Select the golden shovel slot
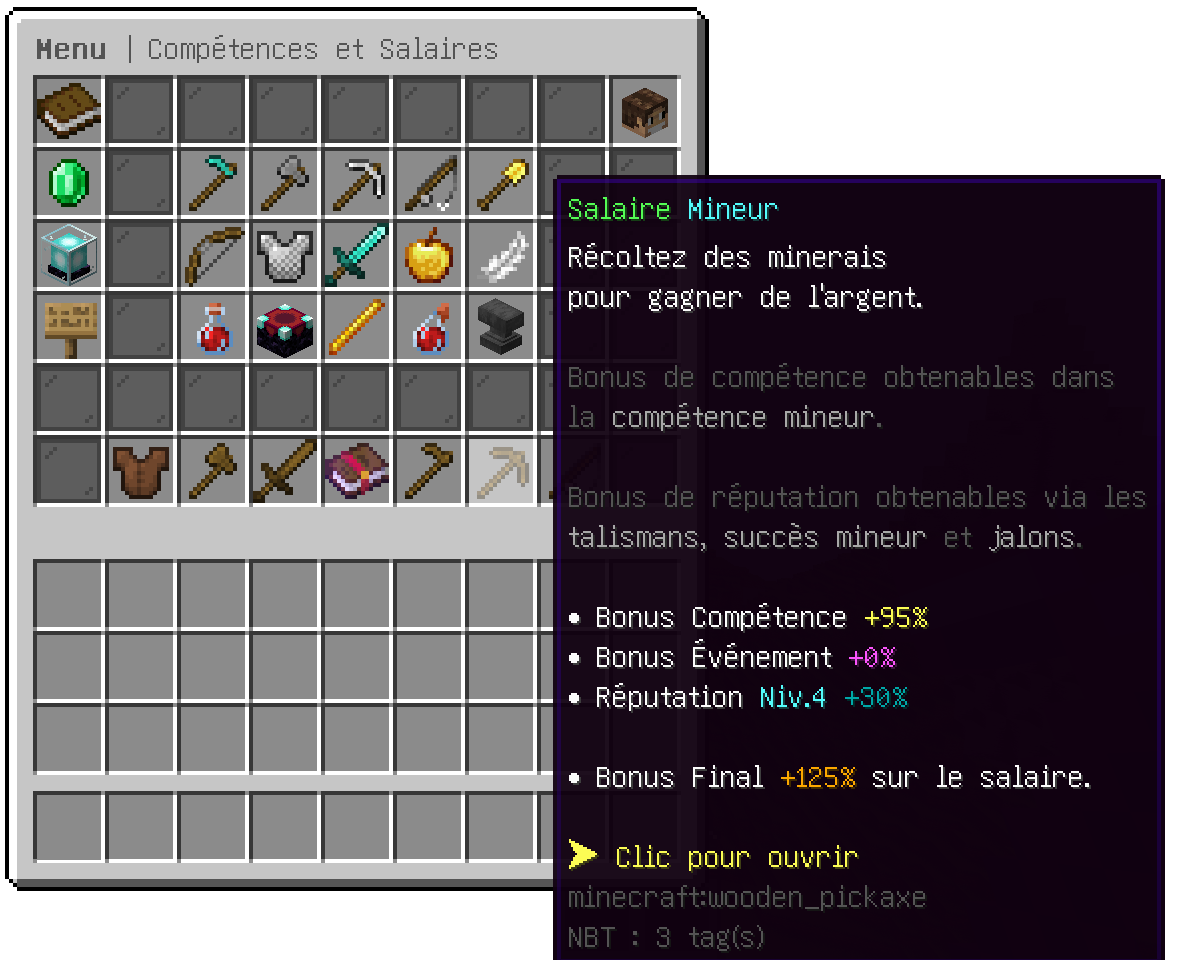This screenshot has height=971, width=1187. pyautogui.click(x=501, y=183)
